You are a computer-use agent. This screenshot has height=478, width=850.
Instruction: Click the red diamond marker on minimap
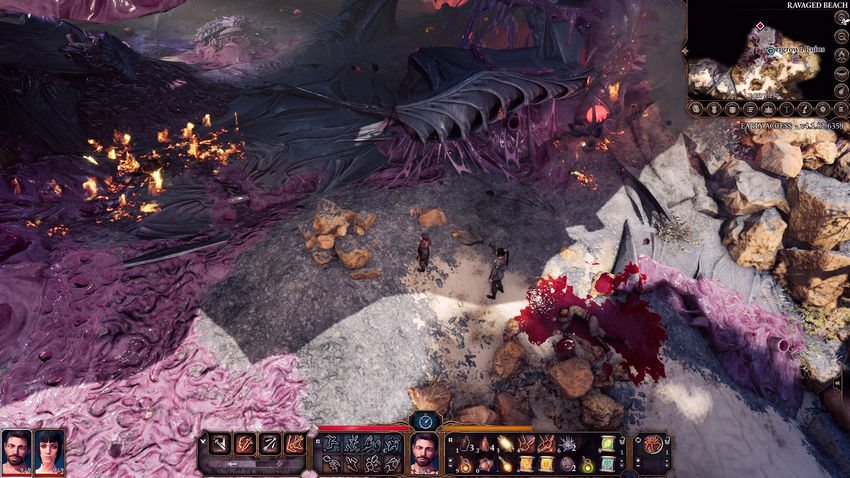click(760, 27)
